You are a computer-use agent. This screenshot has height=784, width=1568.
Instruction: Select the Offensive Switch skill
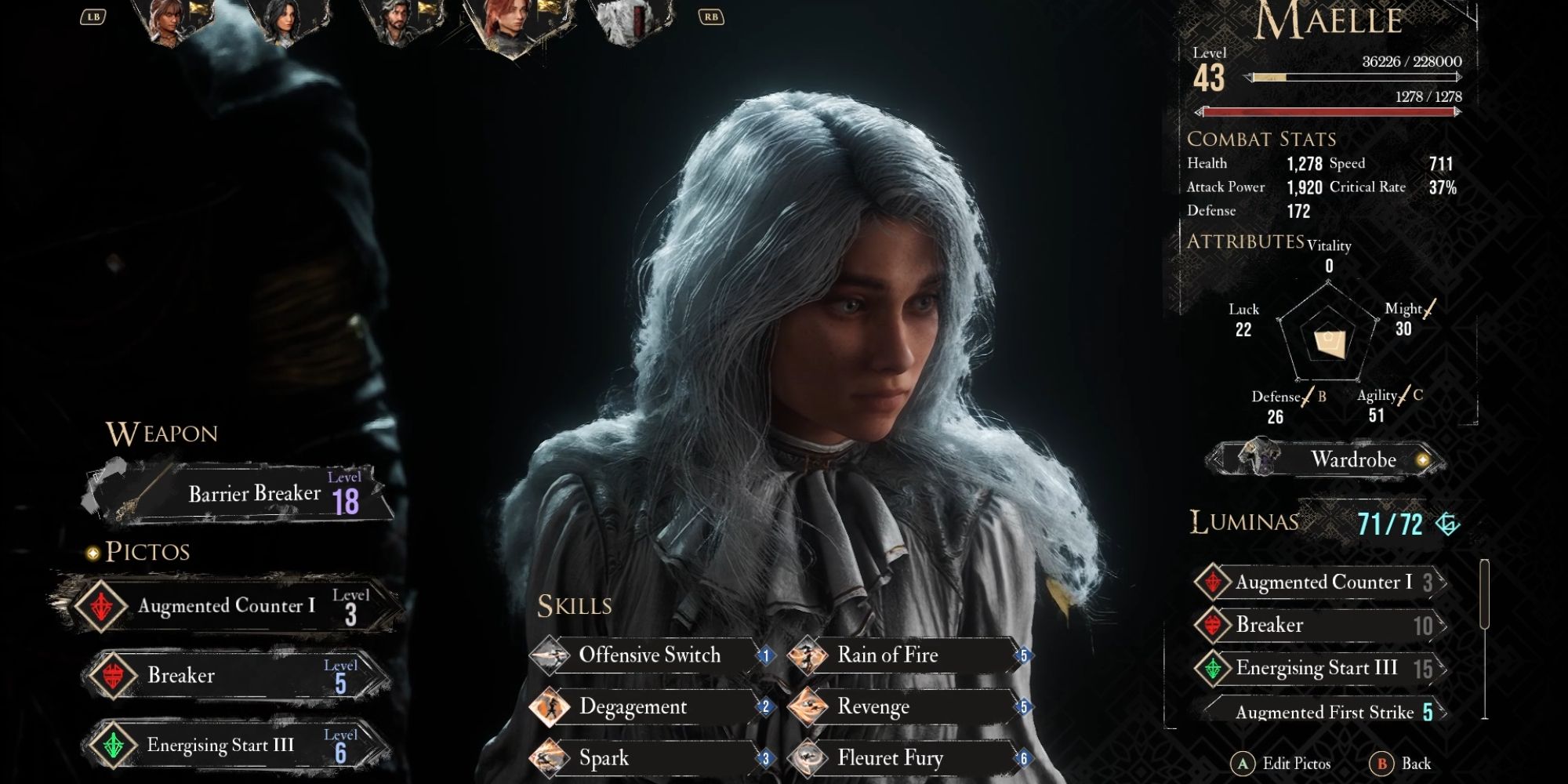click(649, 655)
